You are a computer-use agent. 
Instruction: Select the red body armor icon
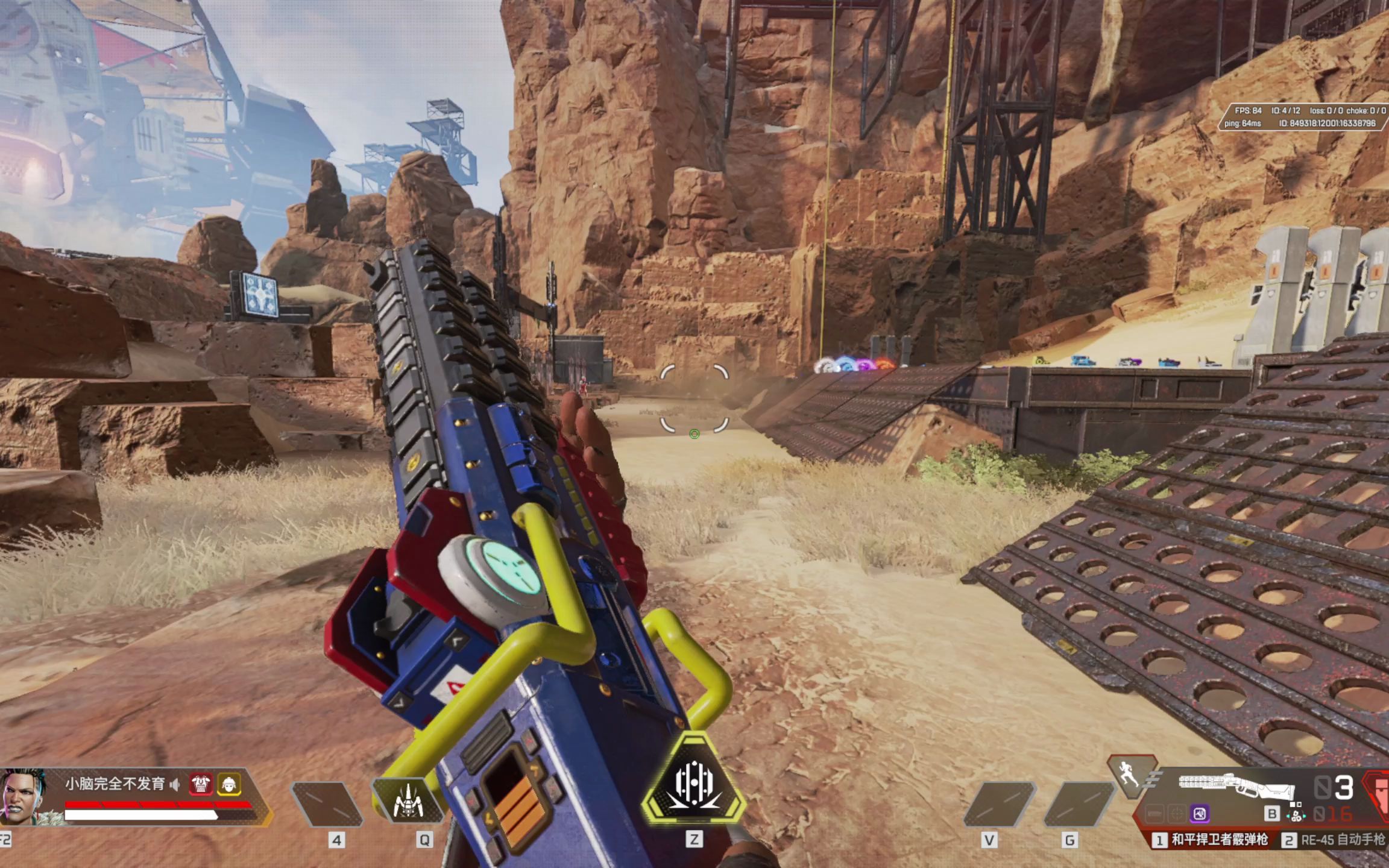click(x=200, y=784)
